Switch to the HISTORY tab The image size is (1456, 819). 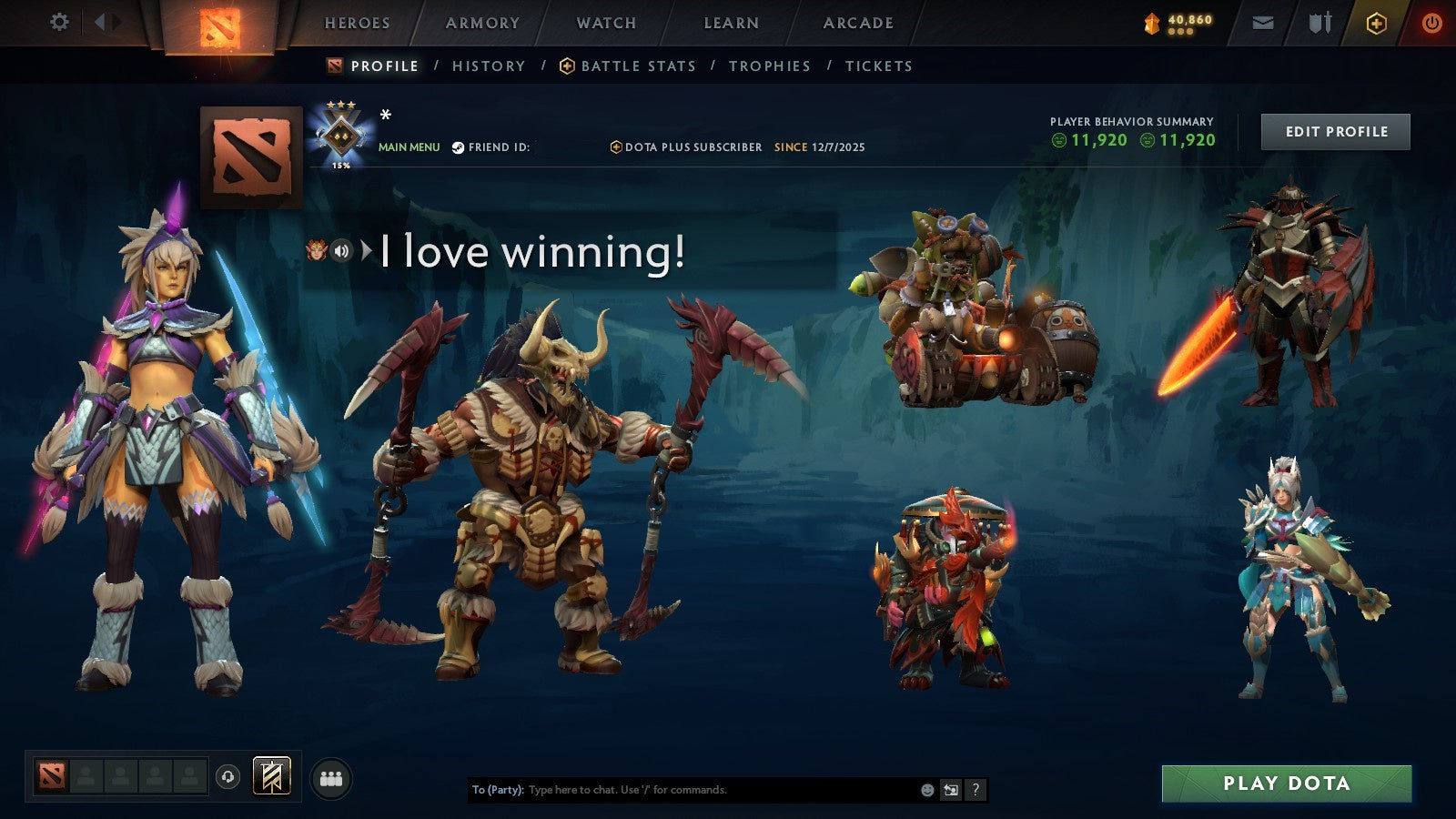pos(489,66)
